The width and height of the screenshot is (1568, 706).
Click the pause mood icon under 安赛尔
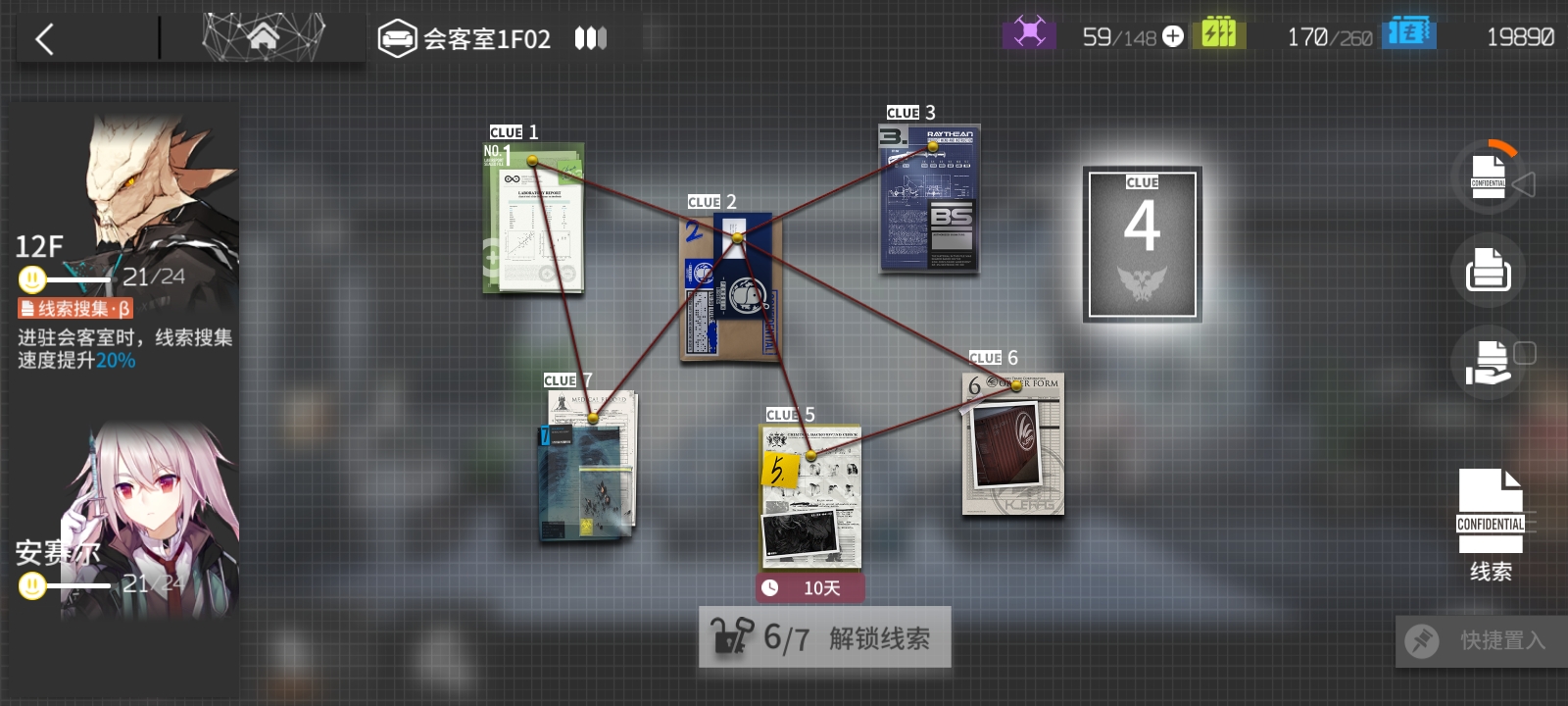[31, 586]
